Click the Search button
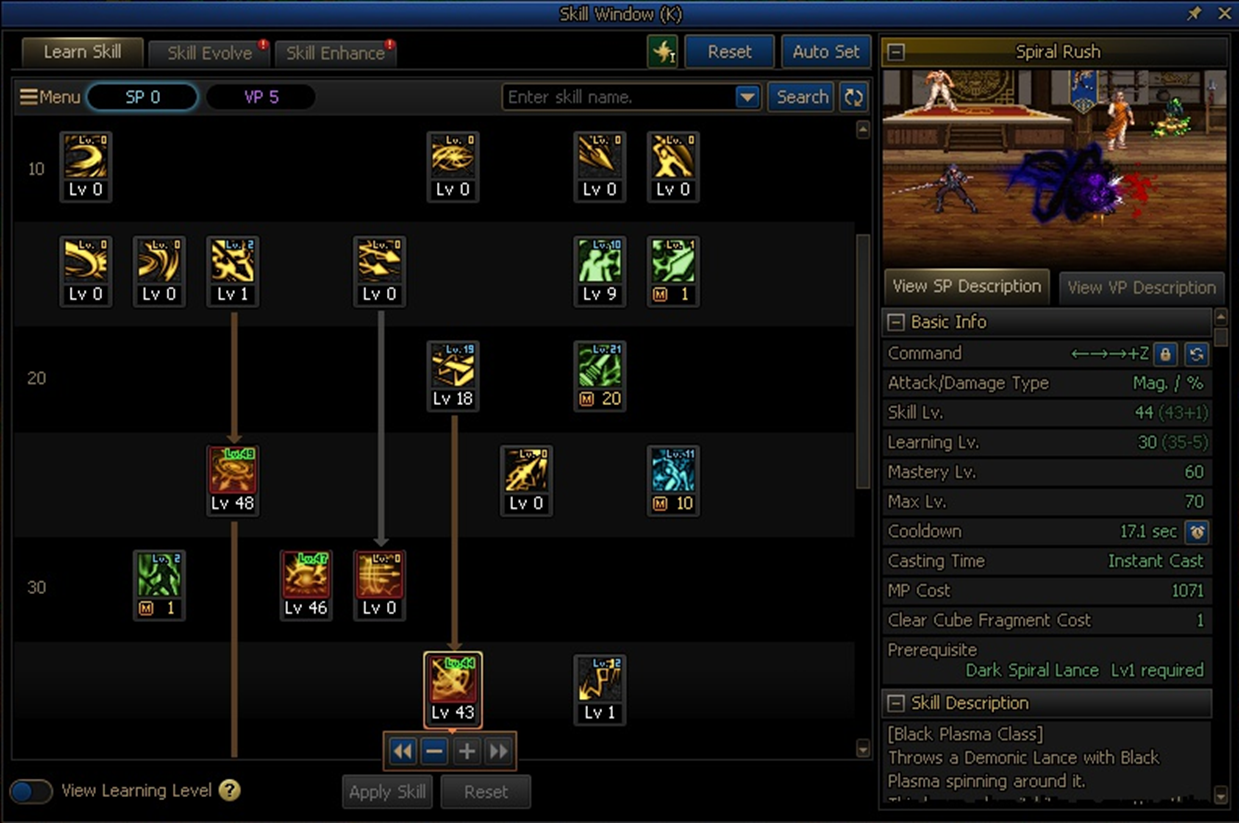Image resolution: width=1239 pixels, height=823 pixels. pos(802,97)
